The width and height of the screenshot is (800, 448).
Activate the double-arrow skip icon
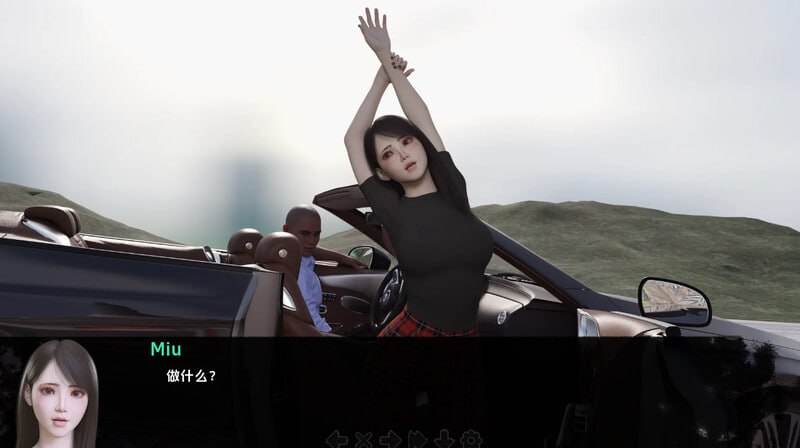pos(417,438)
